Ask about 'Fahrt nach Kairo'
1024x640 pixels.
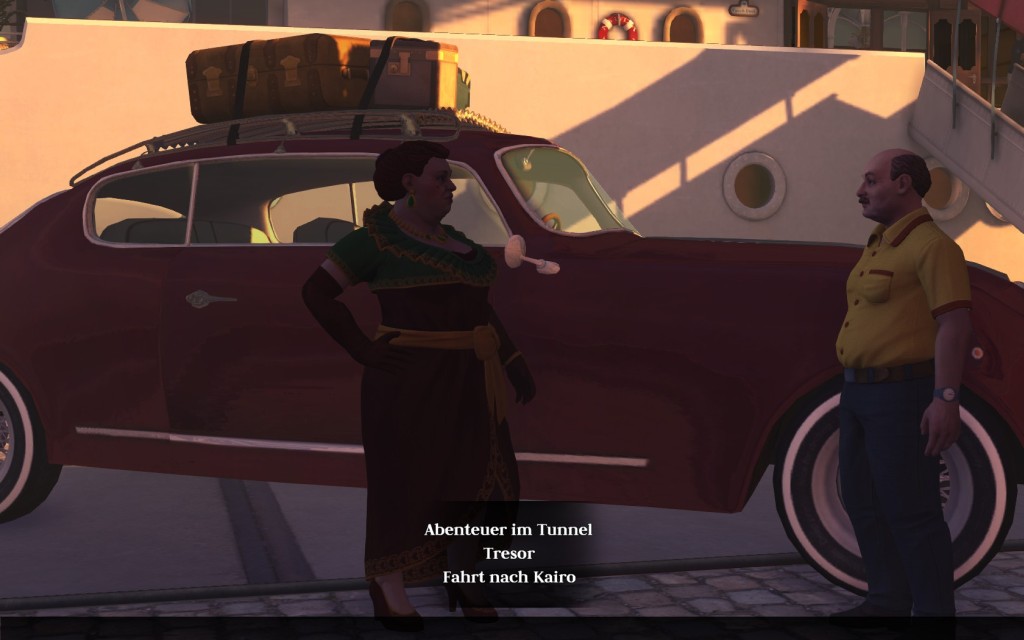click(508, 577)
